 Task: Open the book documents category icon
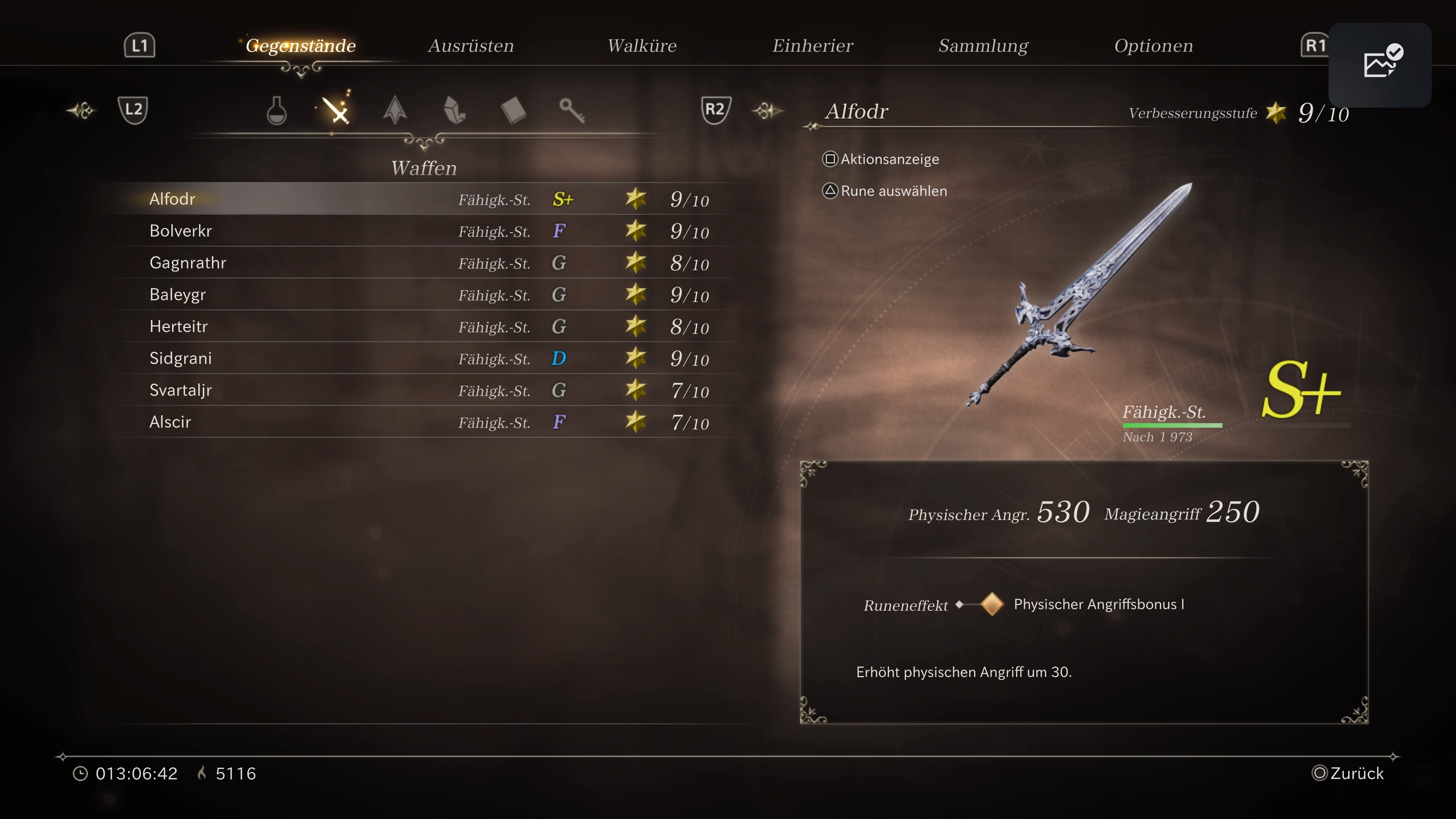[515, 110]
